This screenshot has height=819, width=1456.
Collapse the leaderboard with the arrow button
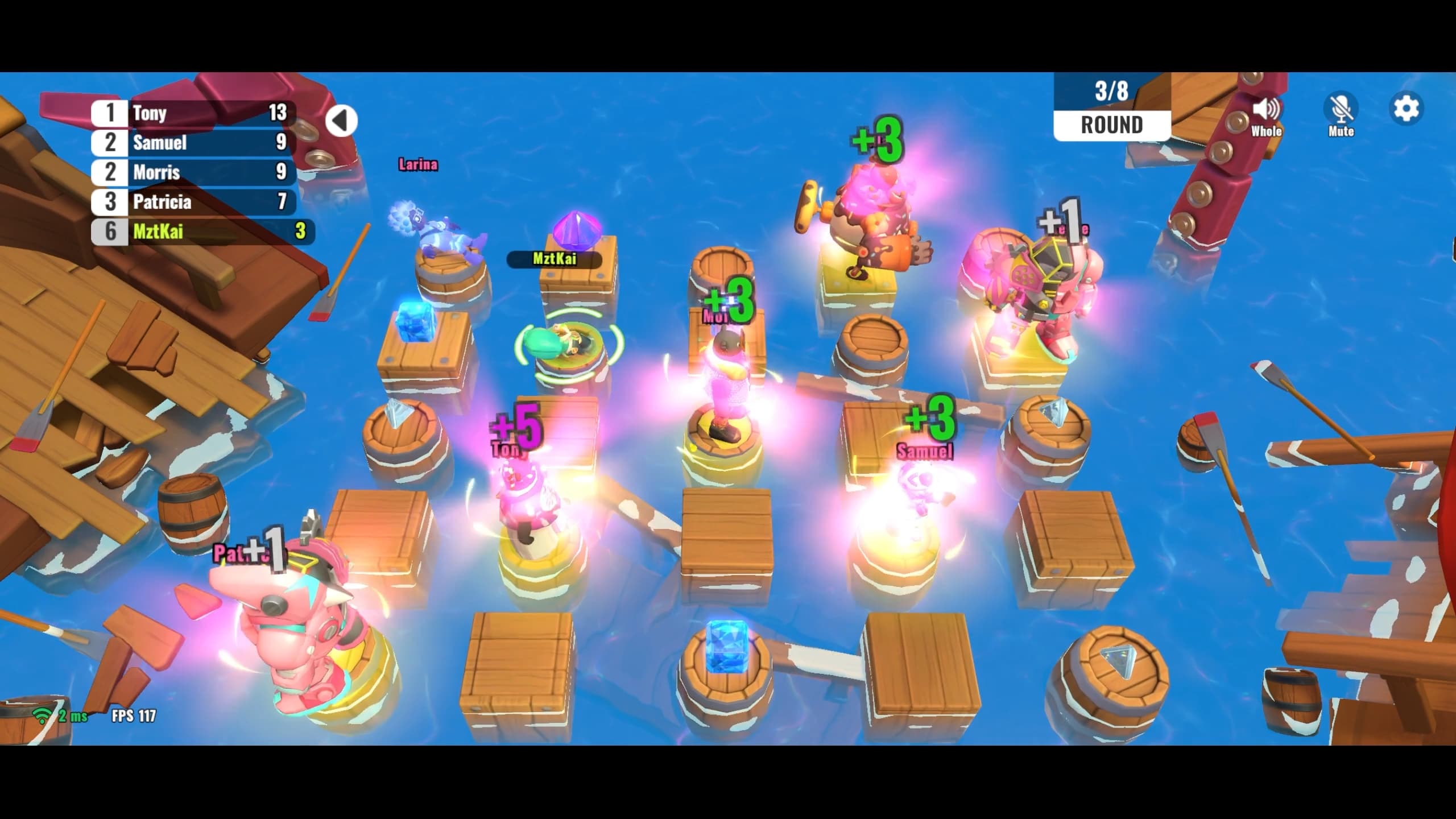tap(341, 121)
